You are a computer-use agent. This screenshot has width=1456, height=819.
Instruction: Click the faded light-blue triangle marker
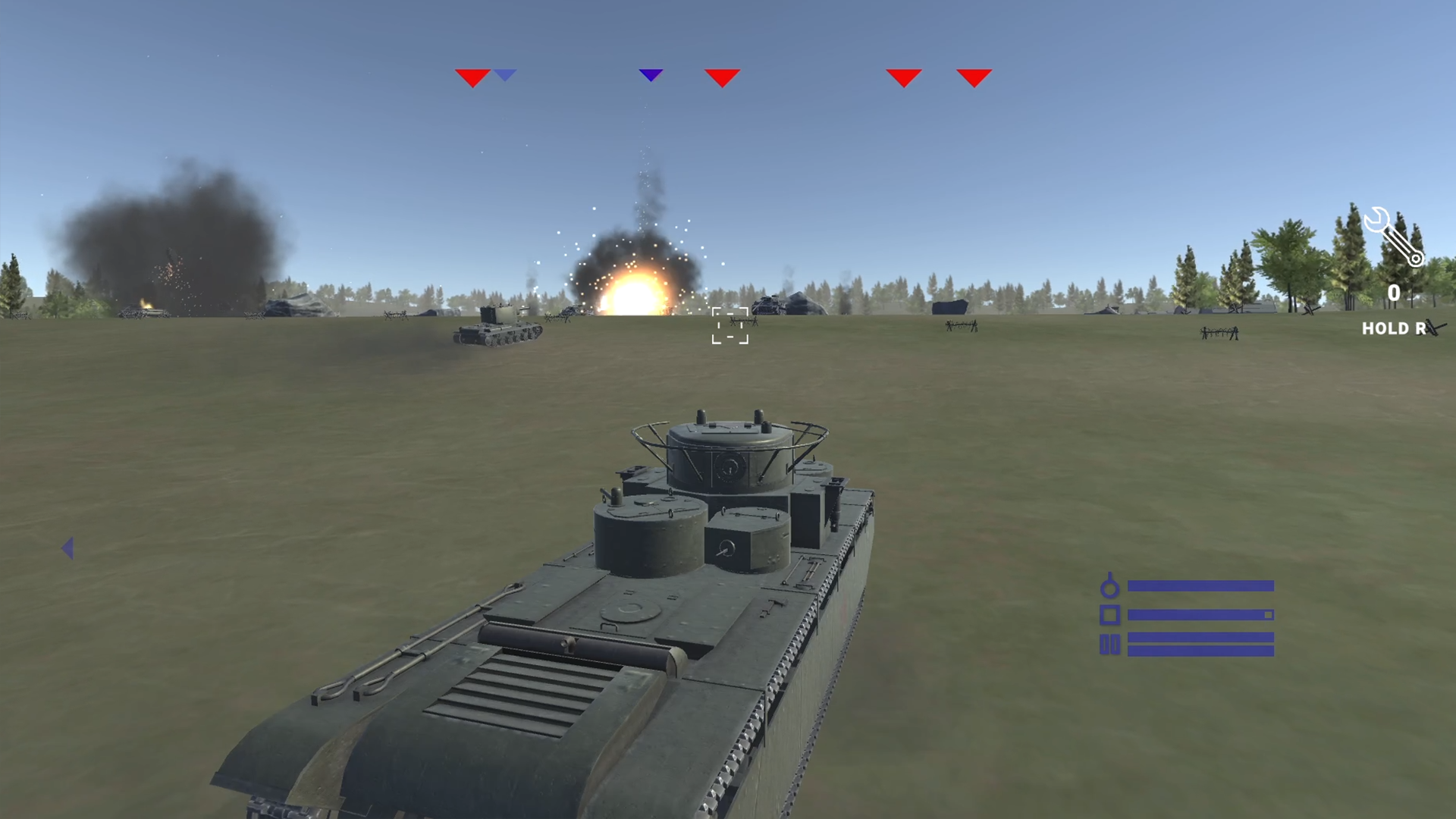[x=504, y=74]
